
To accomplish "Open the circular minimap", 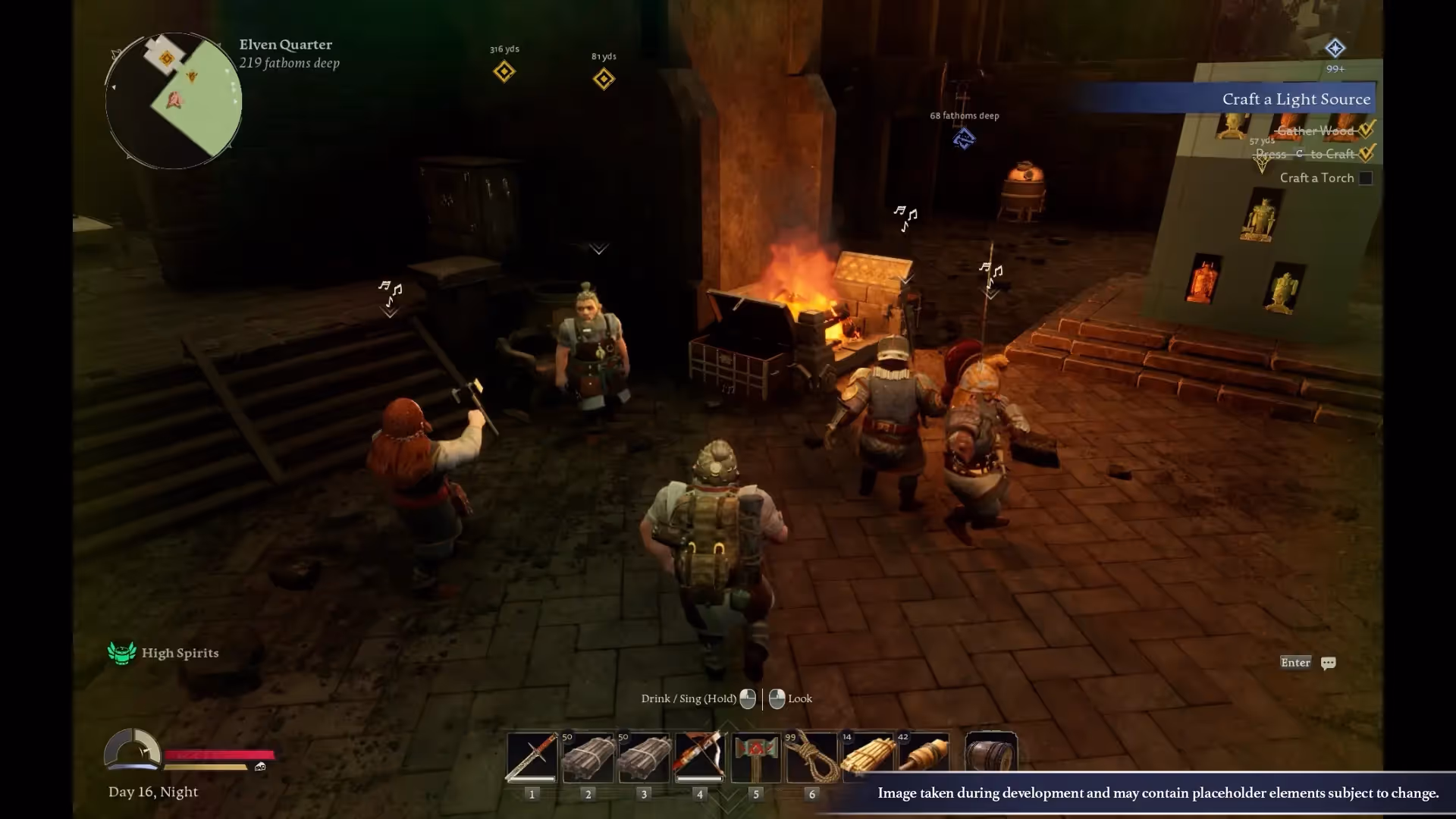I will coord(174,100).
